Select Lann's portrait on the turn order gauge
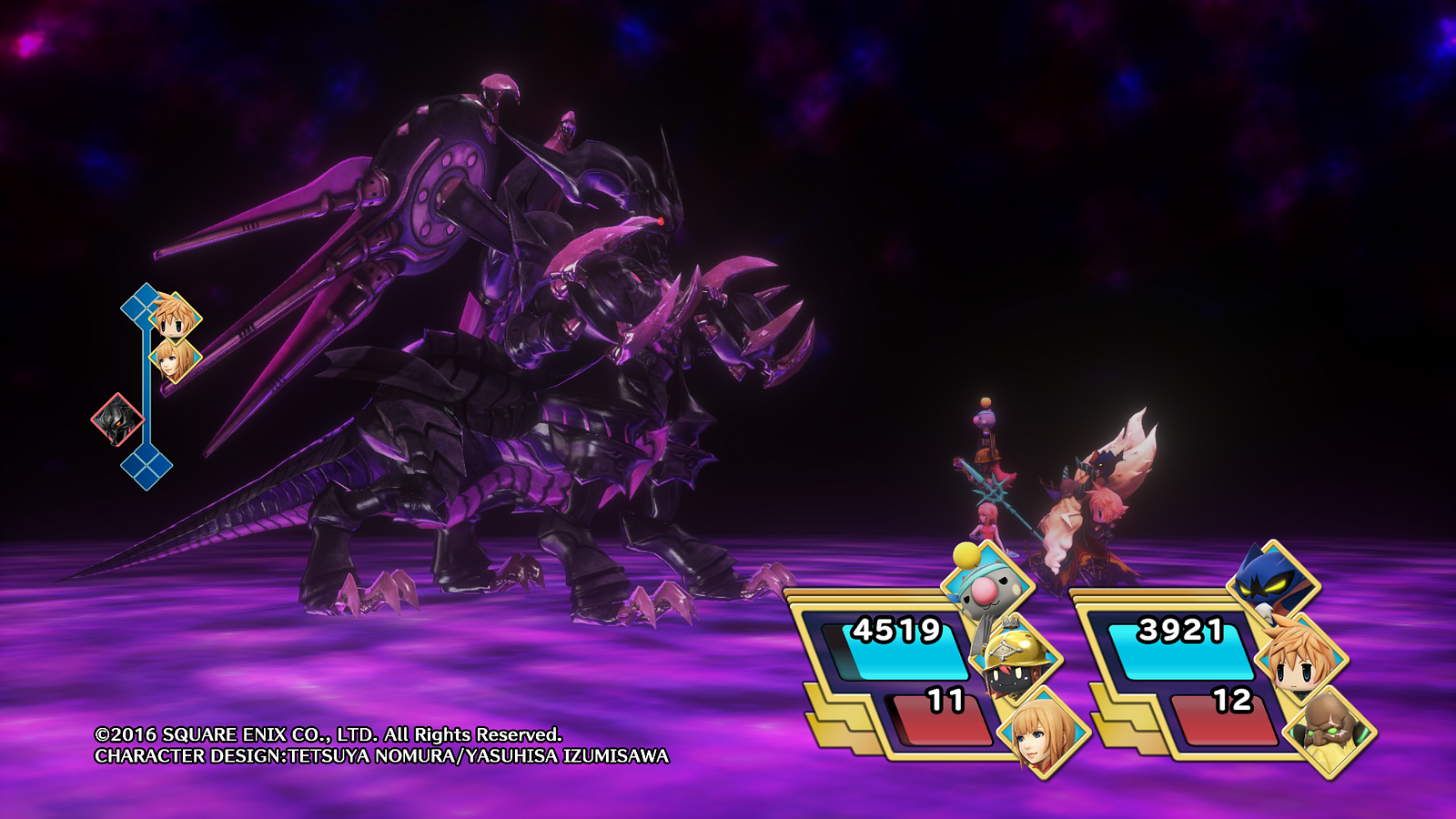Screen dimensions: 1456x819 click(x=175, y=317)
